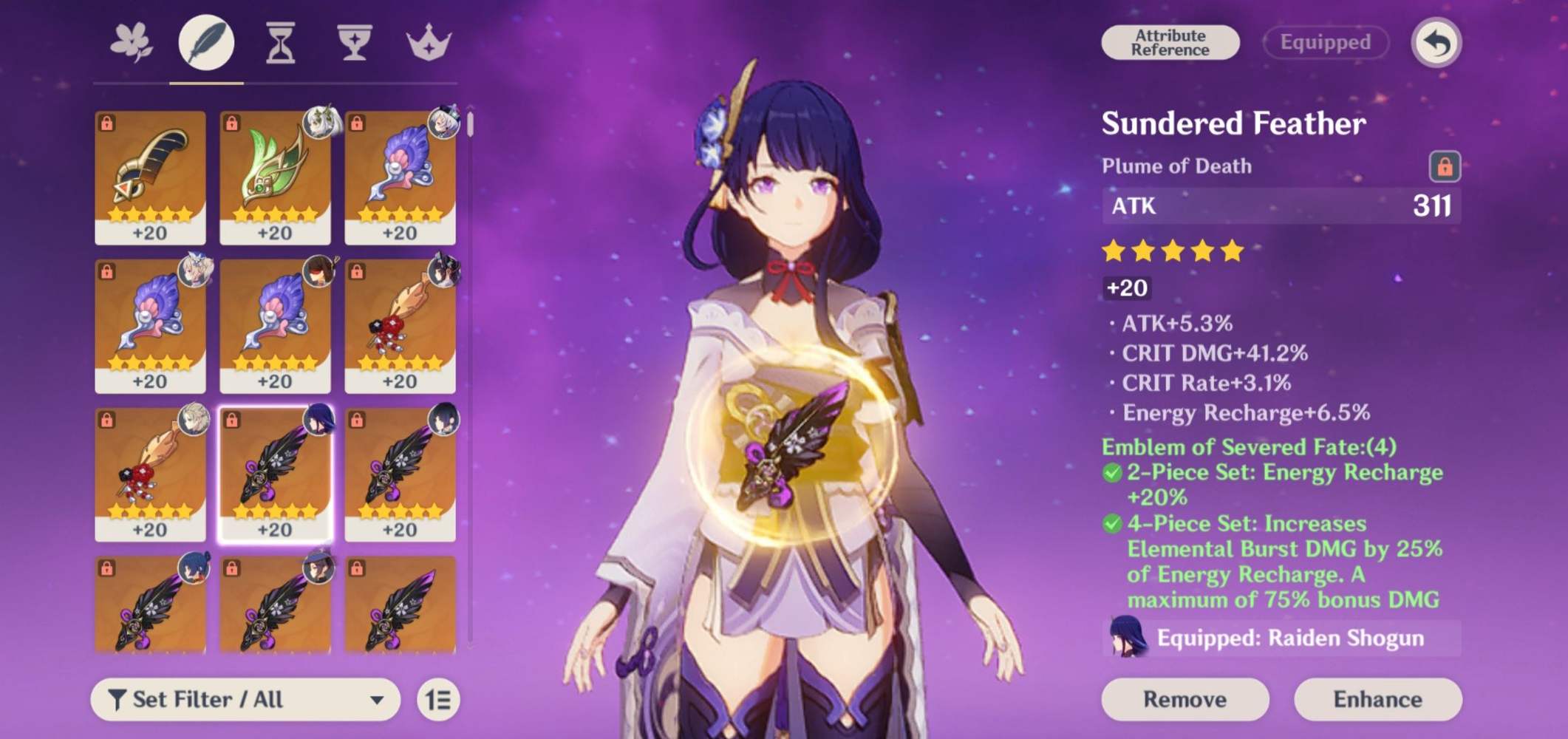Toggle the lock on Sundered Feather
Screen dimensions: 1568x739
point(1444,166)
